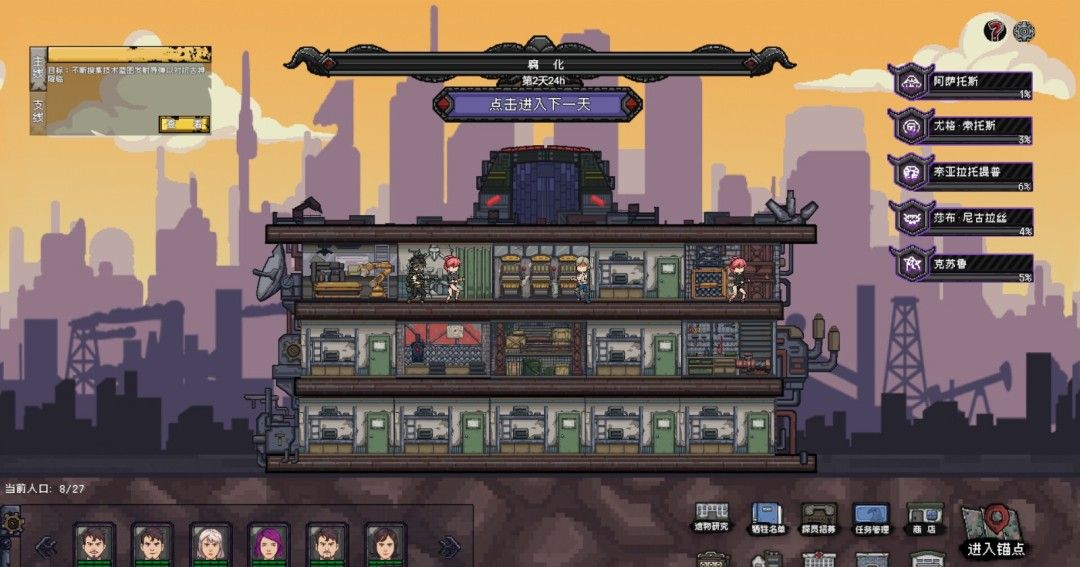The height and width of the screenshot is (567, 1080).
Task: Click 点击进入下一天 to advance the day
Action: (537, 104)
